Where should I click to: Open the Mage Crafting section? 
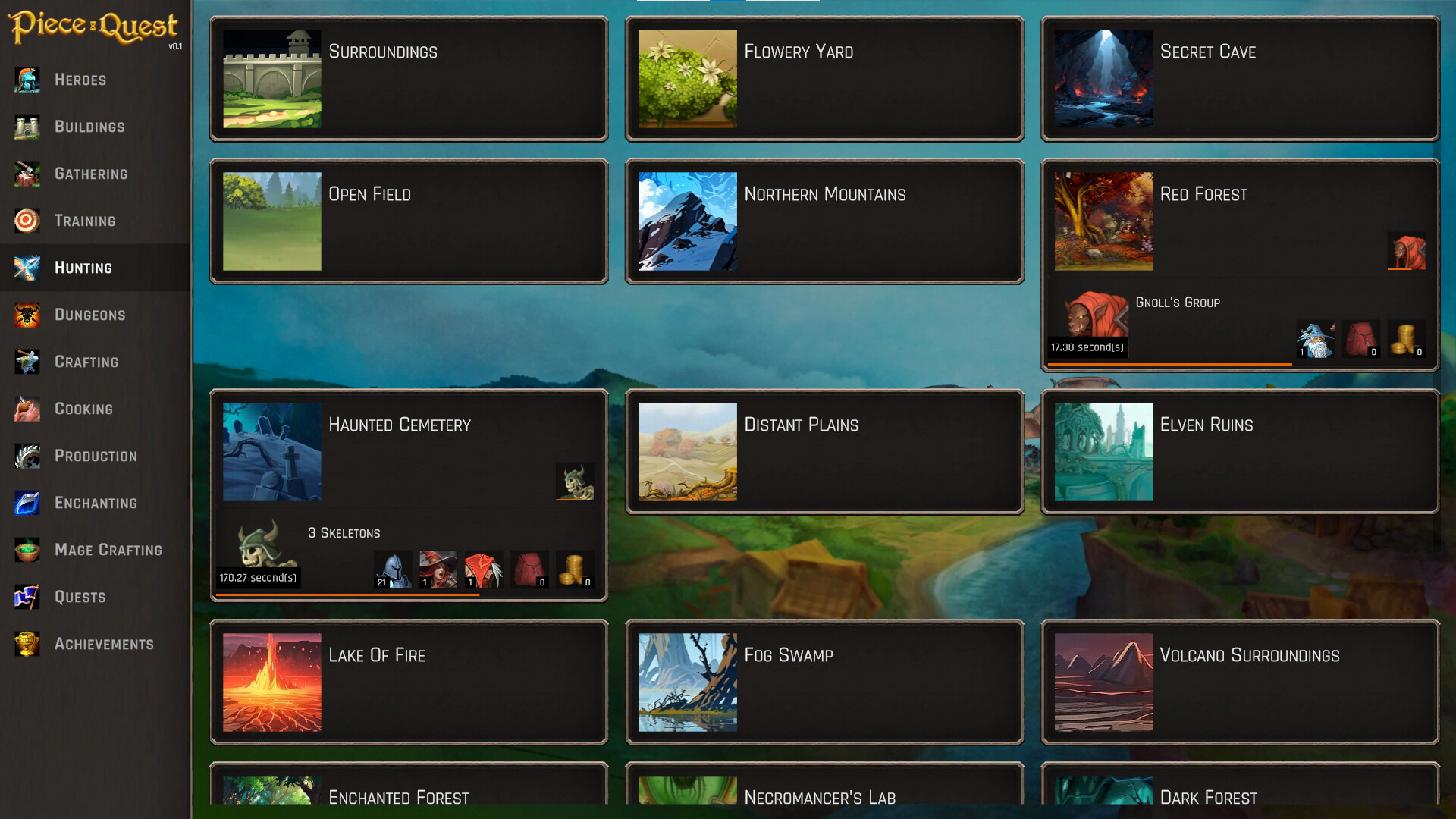pos(108,550)
